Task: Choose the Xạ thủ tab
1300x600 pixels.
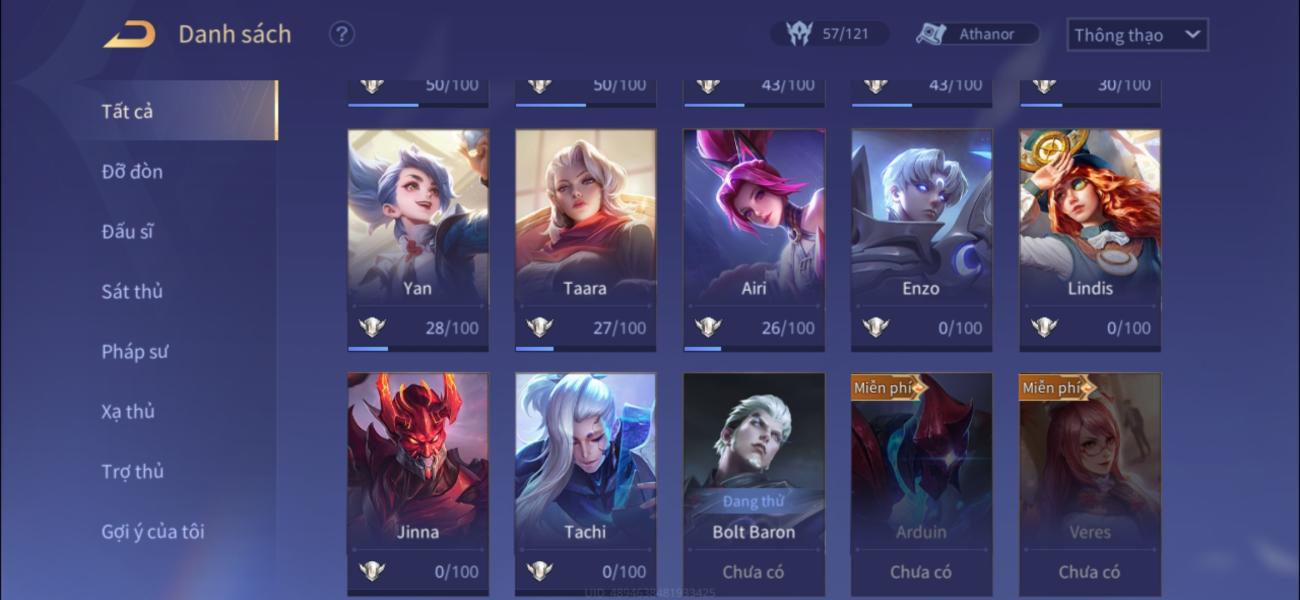Action: point(128,411)
